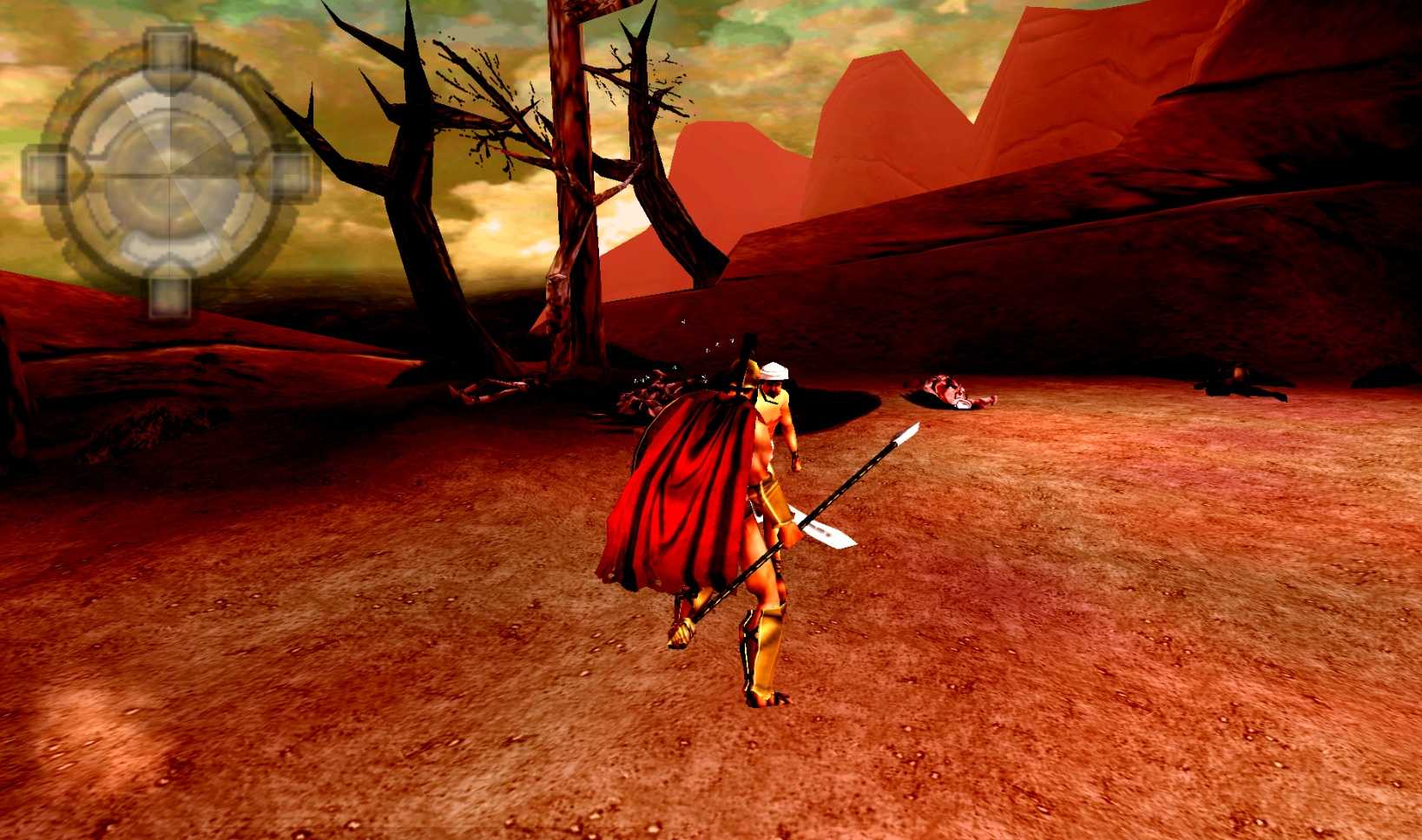This screenshot has width=1422, height=840.
Task: Tap the left button on the directional pad
Action: 46,174
